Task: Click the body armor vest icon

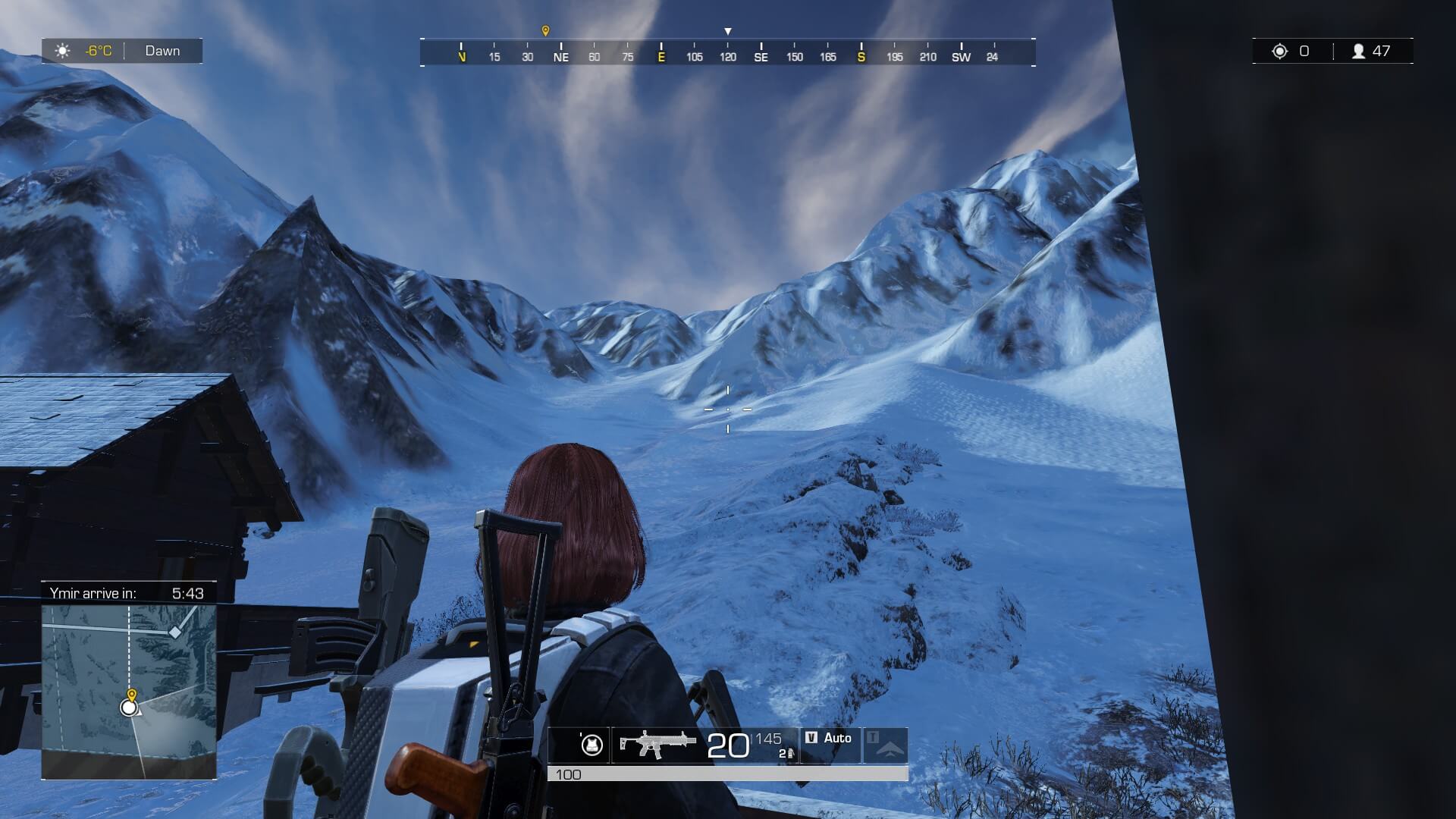Action: 591,745
